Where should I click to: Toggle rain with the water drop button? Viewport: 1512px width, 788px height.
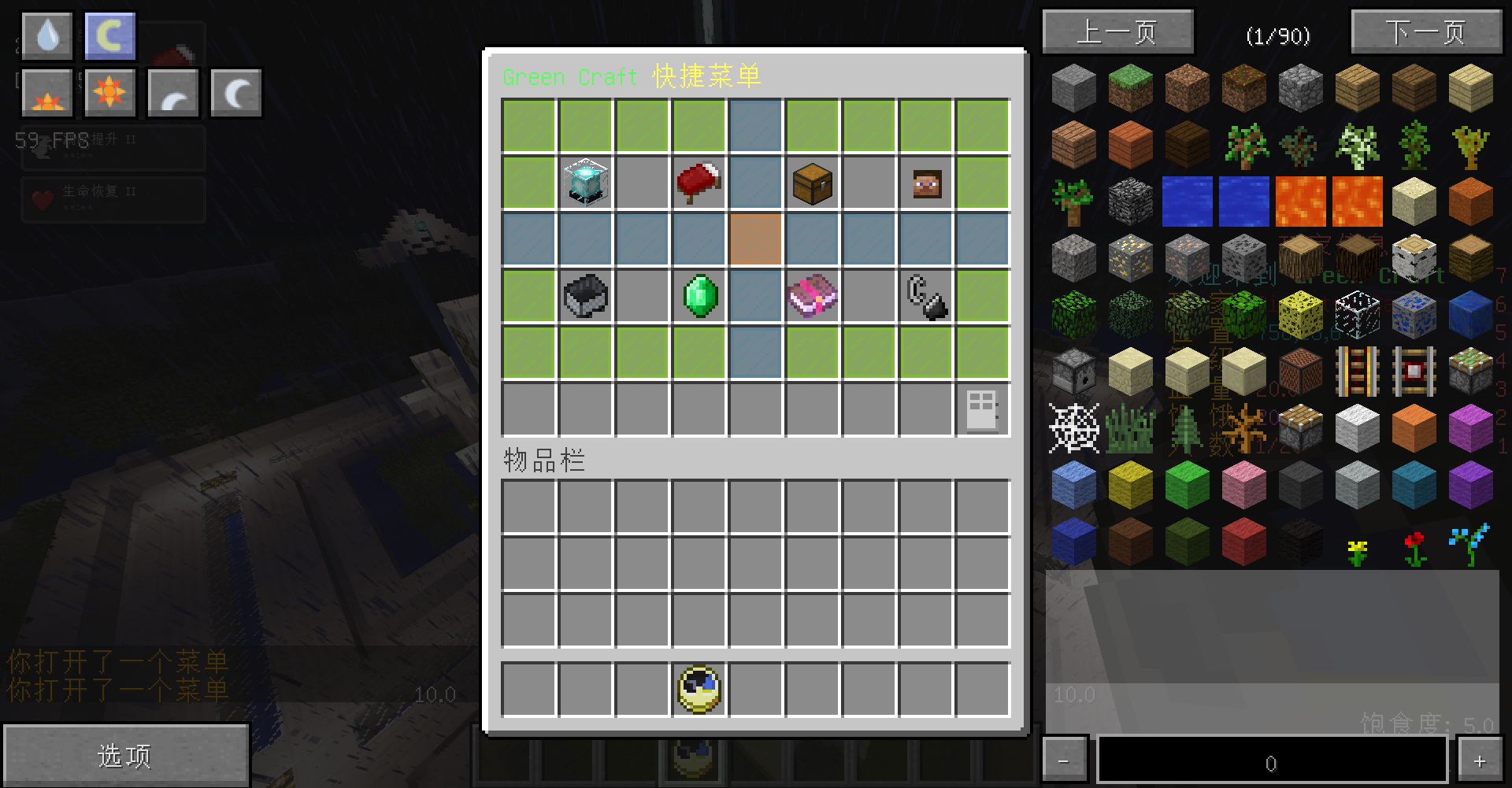(47, 36)
